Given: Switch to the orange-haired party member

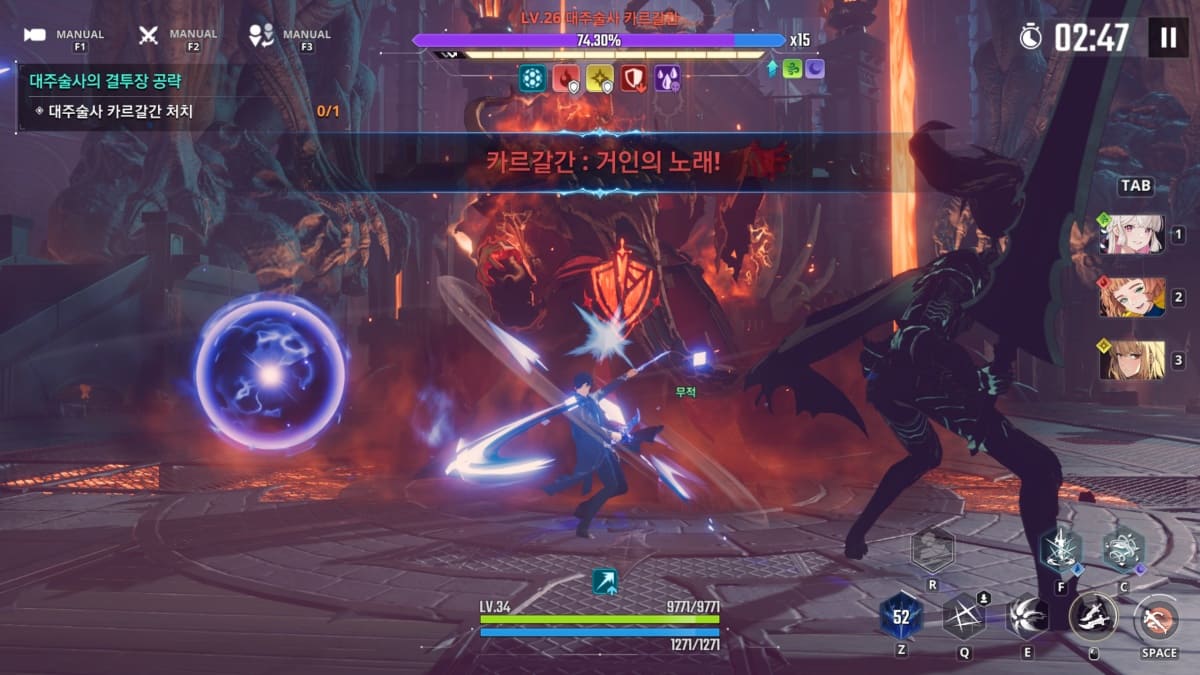Looking at the screenshot, I should click(x=1132, y=298).
